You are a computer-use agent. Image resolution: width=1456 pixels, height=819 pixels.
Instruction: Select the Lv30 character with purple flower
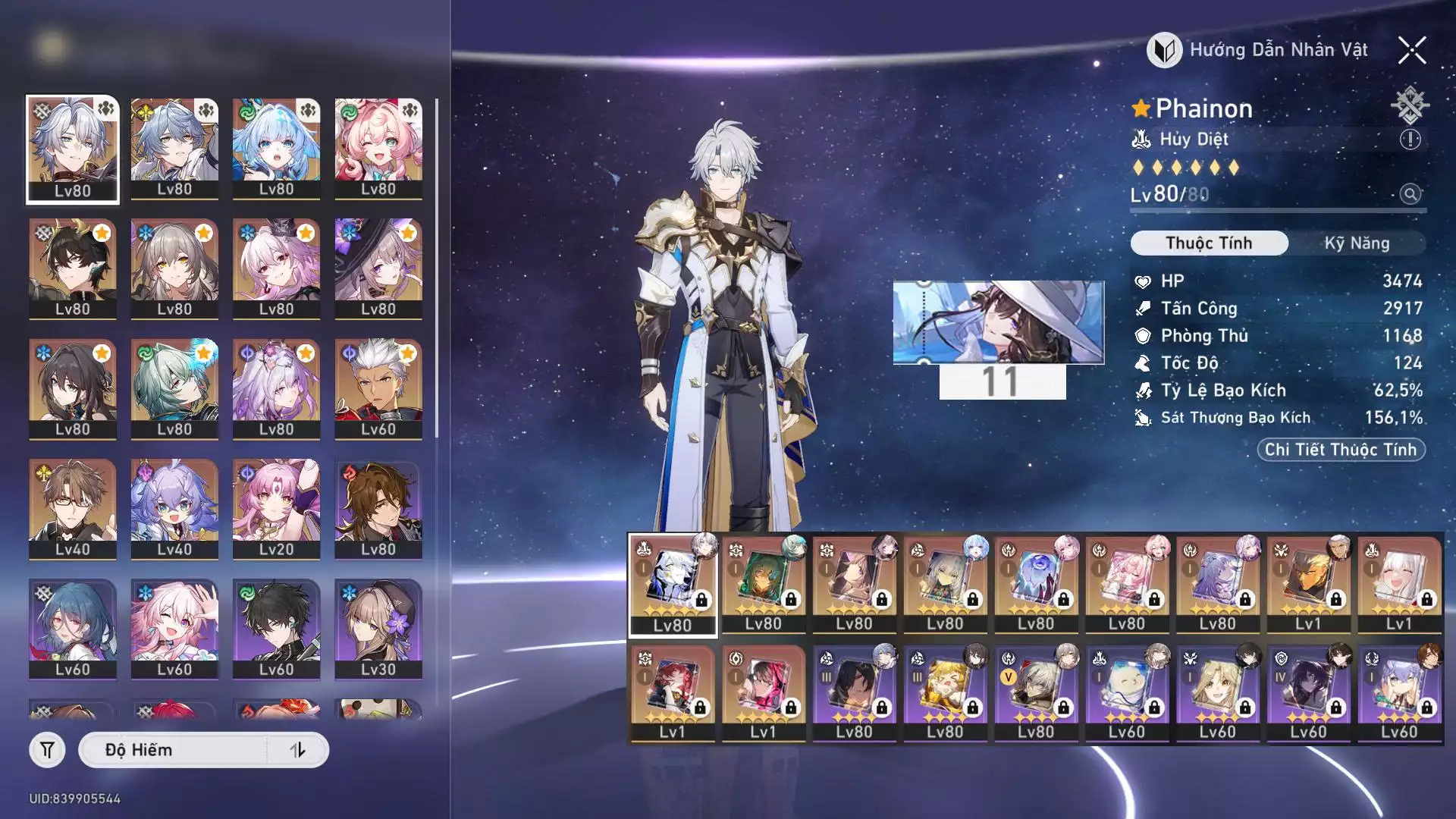tap(378, 628)
